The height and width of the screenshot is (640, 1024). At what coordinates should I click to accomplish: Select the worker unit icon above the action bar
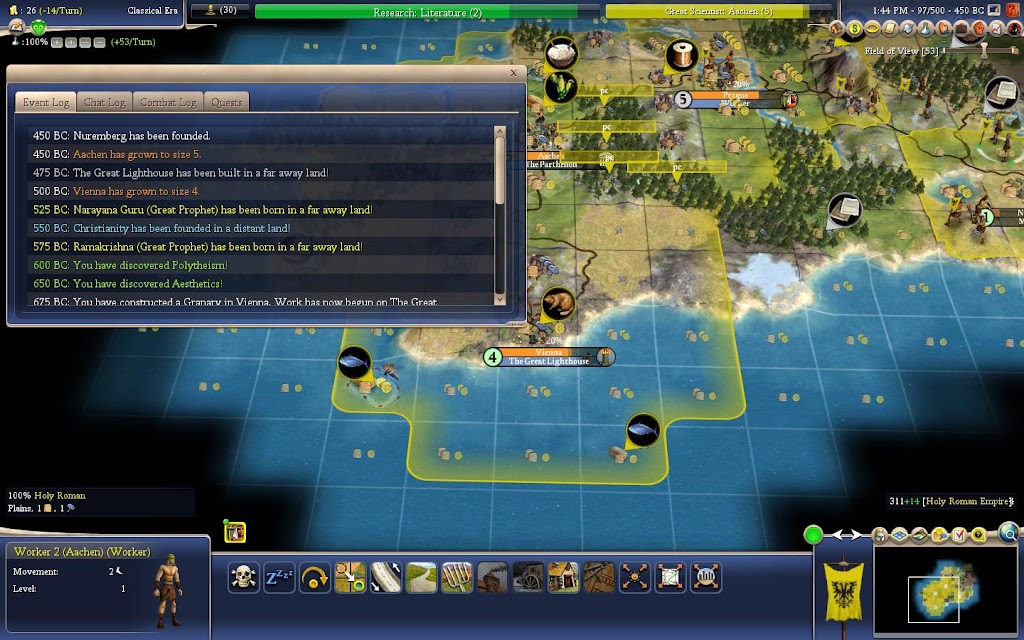235,533
